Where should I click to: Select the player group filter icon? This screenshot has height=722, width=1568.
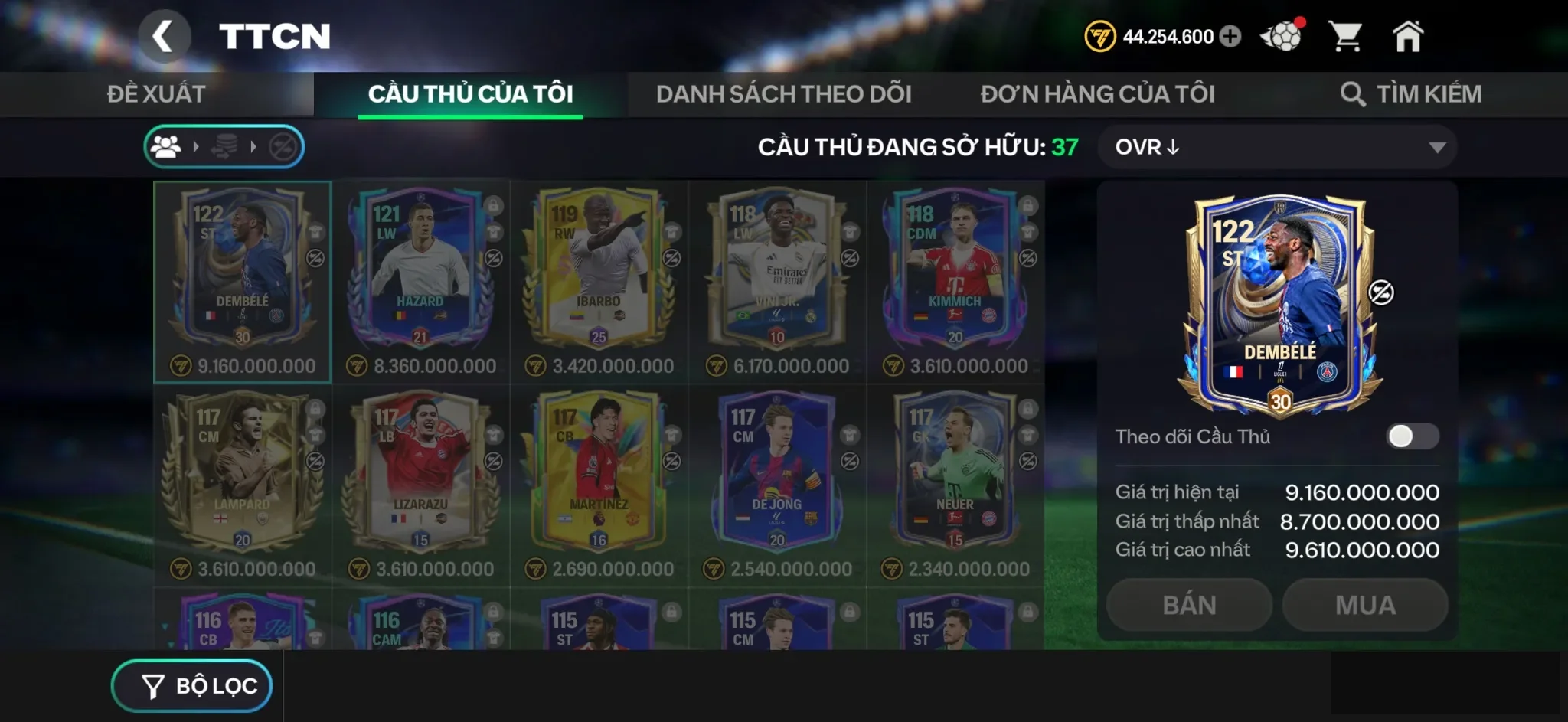[168, 145]
